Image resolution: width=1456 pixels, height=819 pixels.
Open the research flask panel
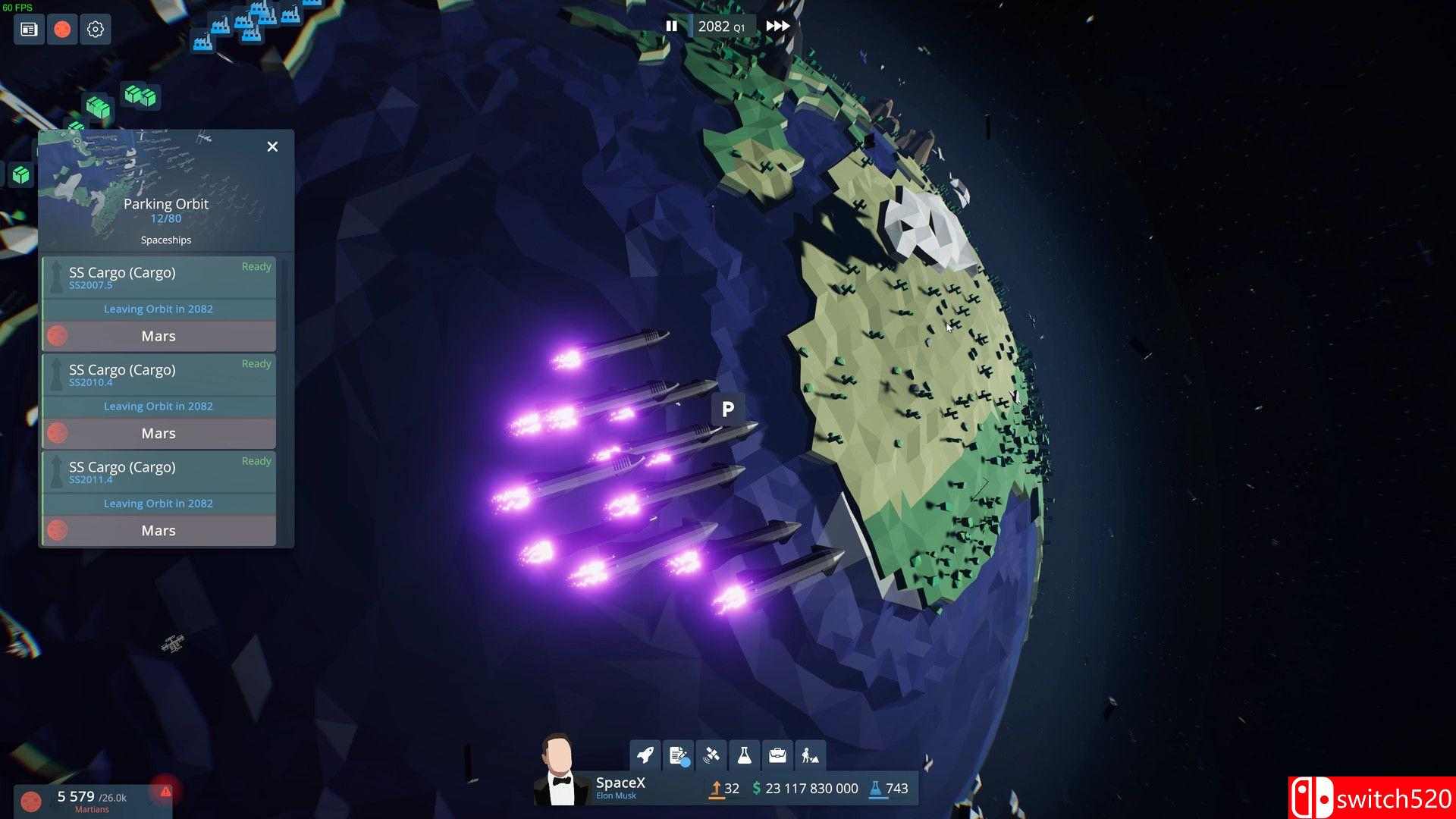click(745, 755)
